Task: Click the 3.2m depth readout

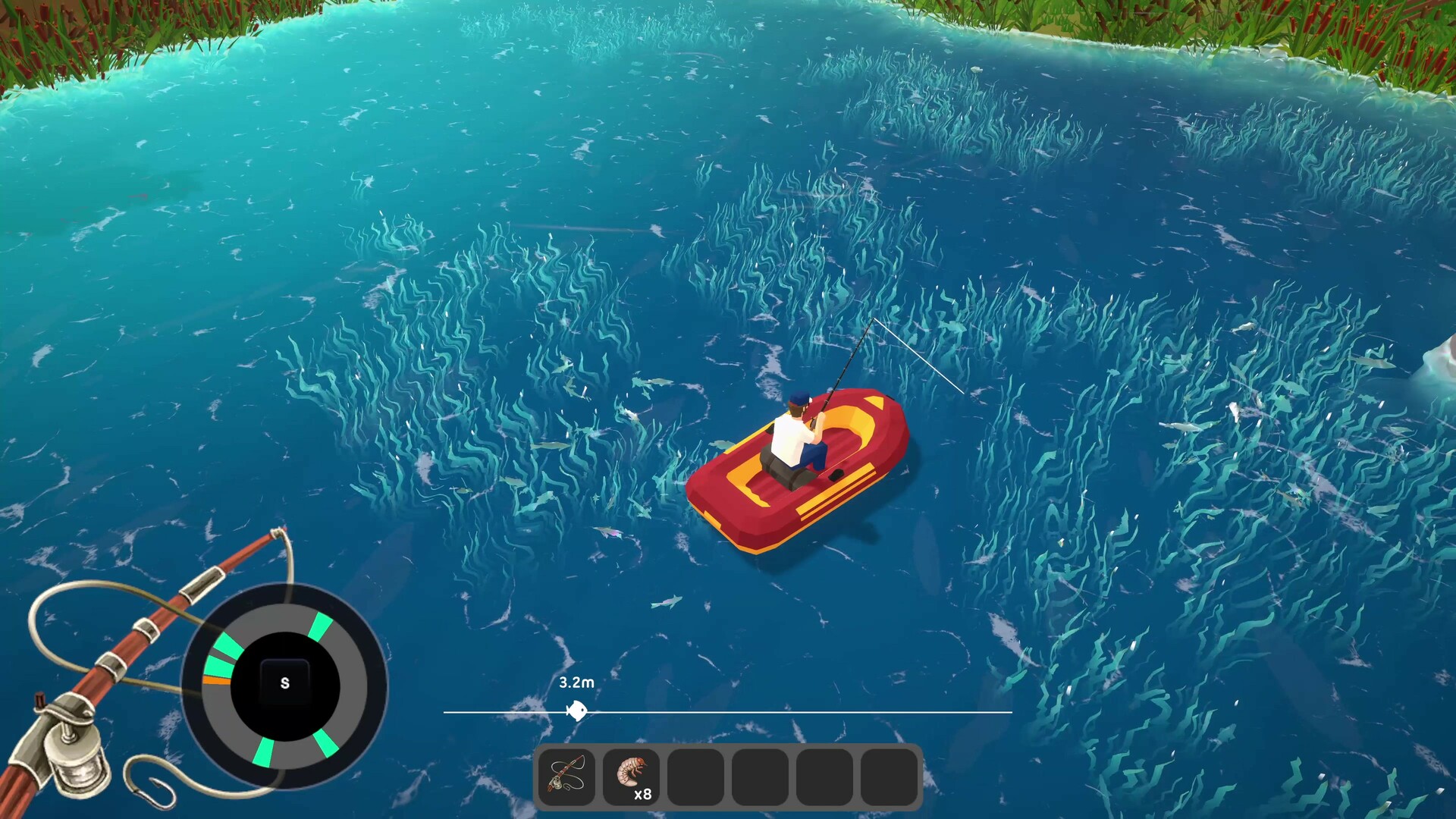Action: coord(576,682)
